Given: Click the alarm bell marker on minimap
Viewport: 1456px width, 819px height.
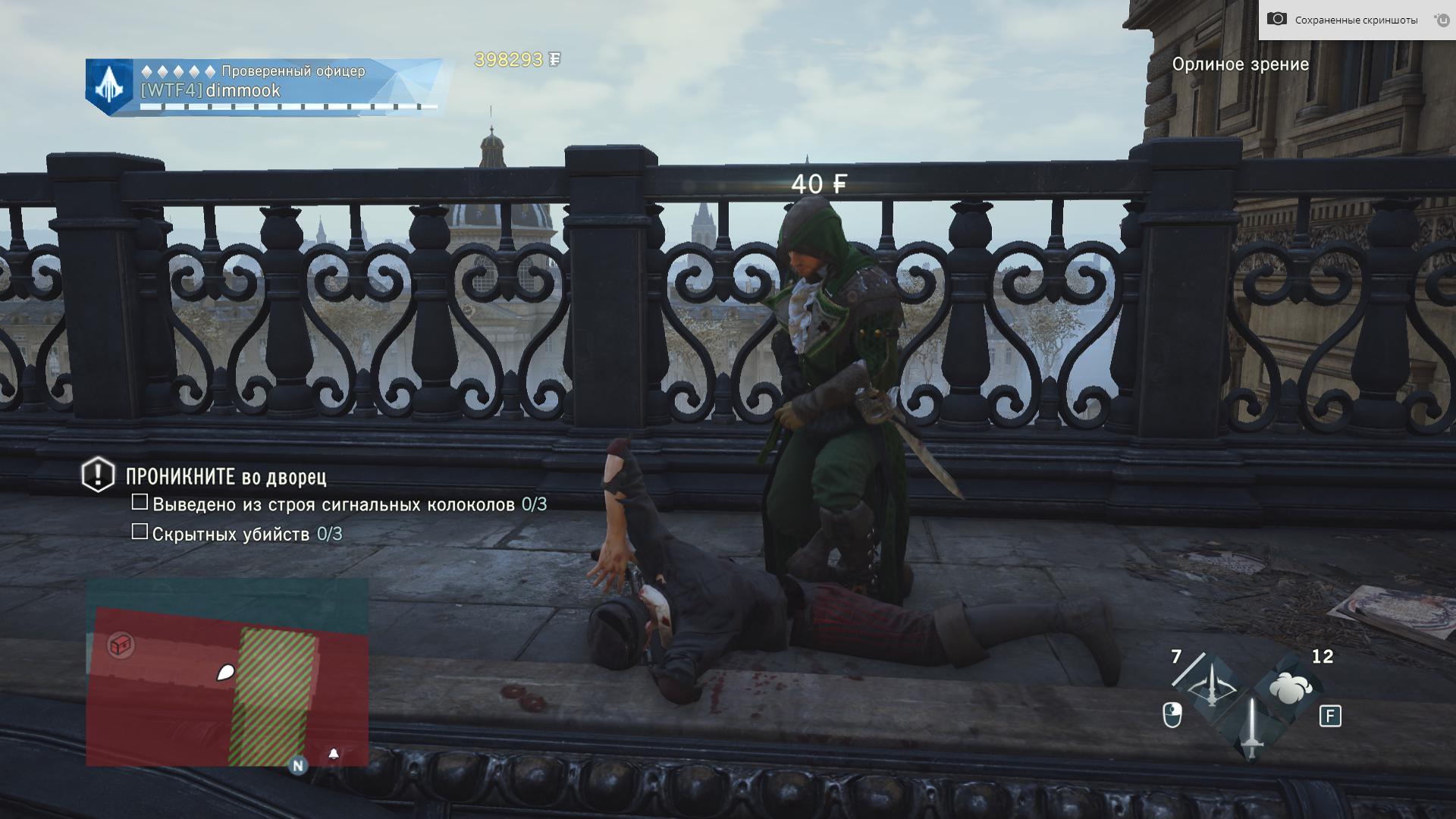Looking at the screenshot, I should tap(334, 754).
